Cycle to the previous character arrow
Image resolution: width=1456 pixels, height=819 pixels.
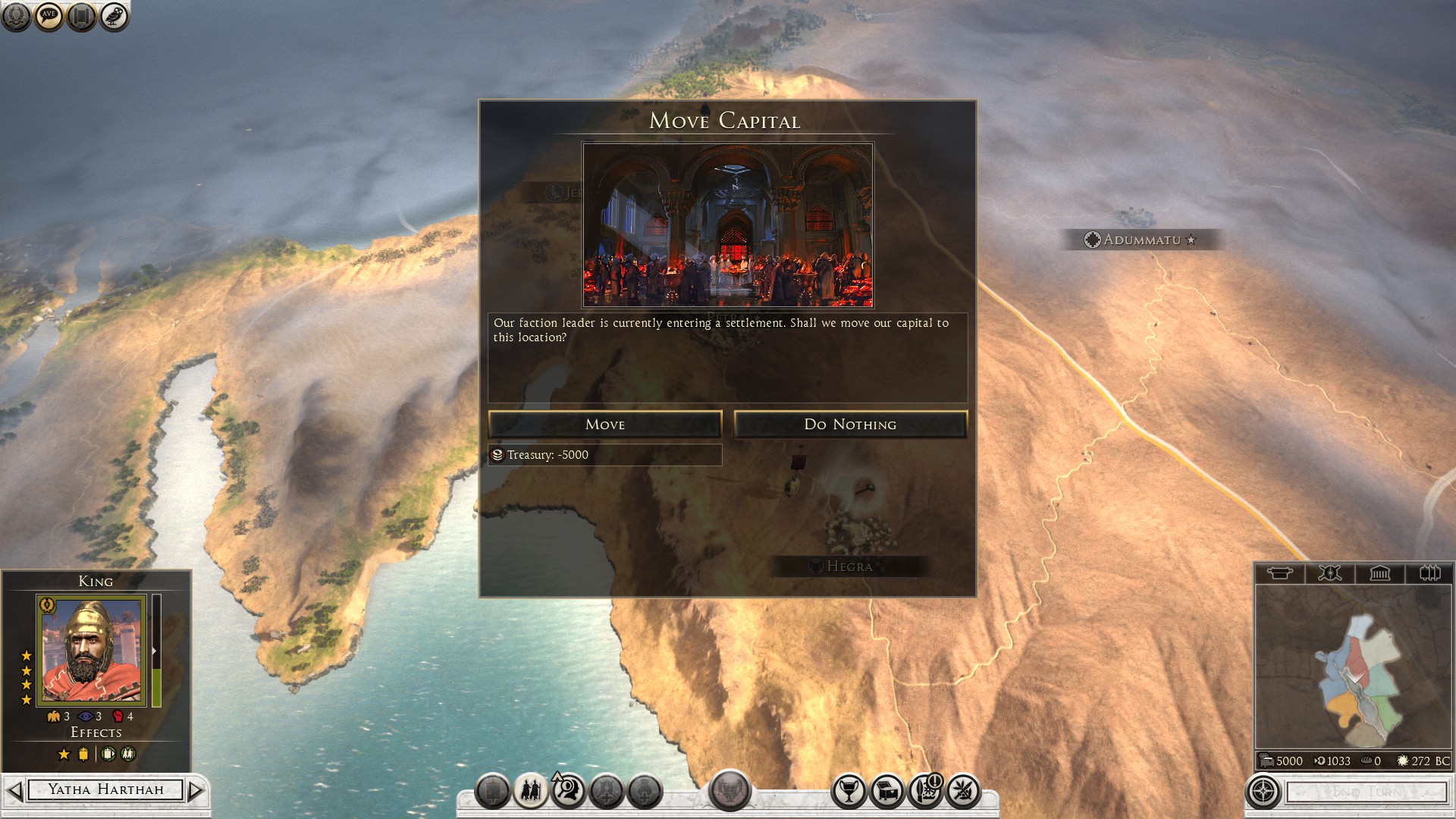pos(14,790)
